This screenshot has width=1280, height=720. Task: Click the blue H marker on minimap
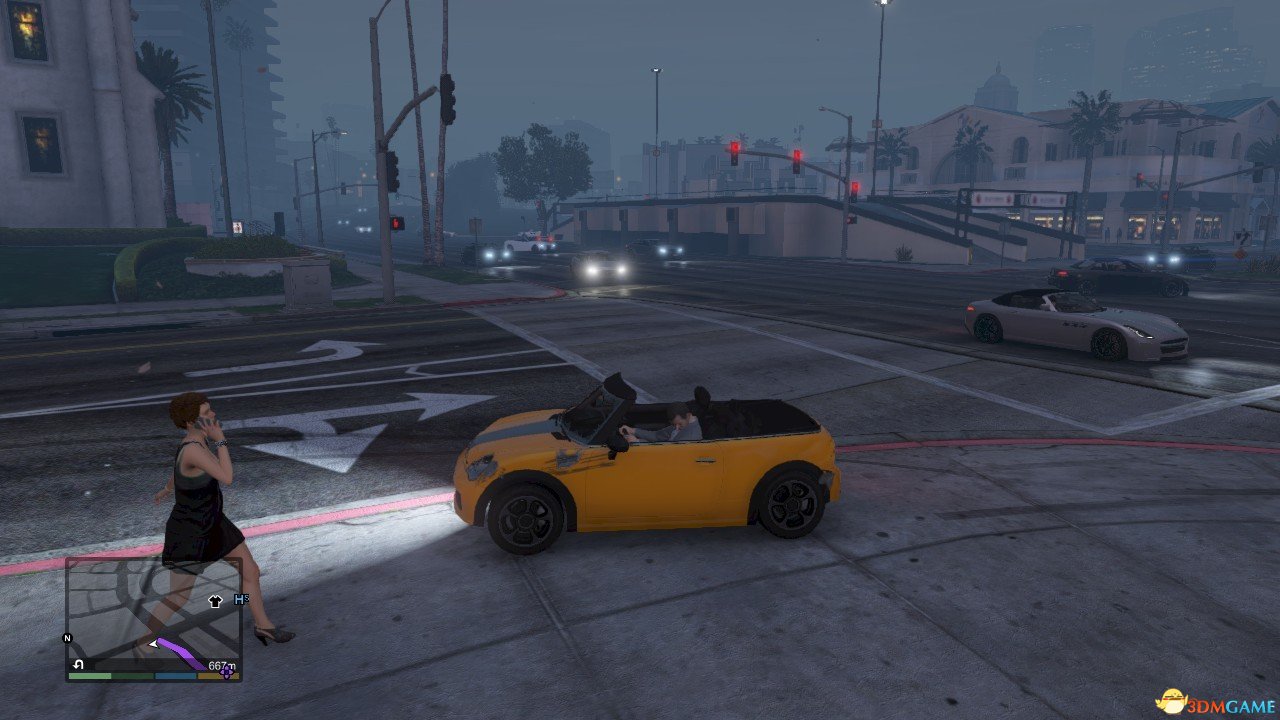click(239, 599)
